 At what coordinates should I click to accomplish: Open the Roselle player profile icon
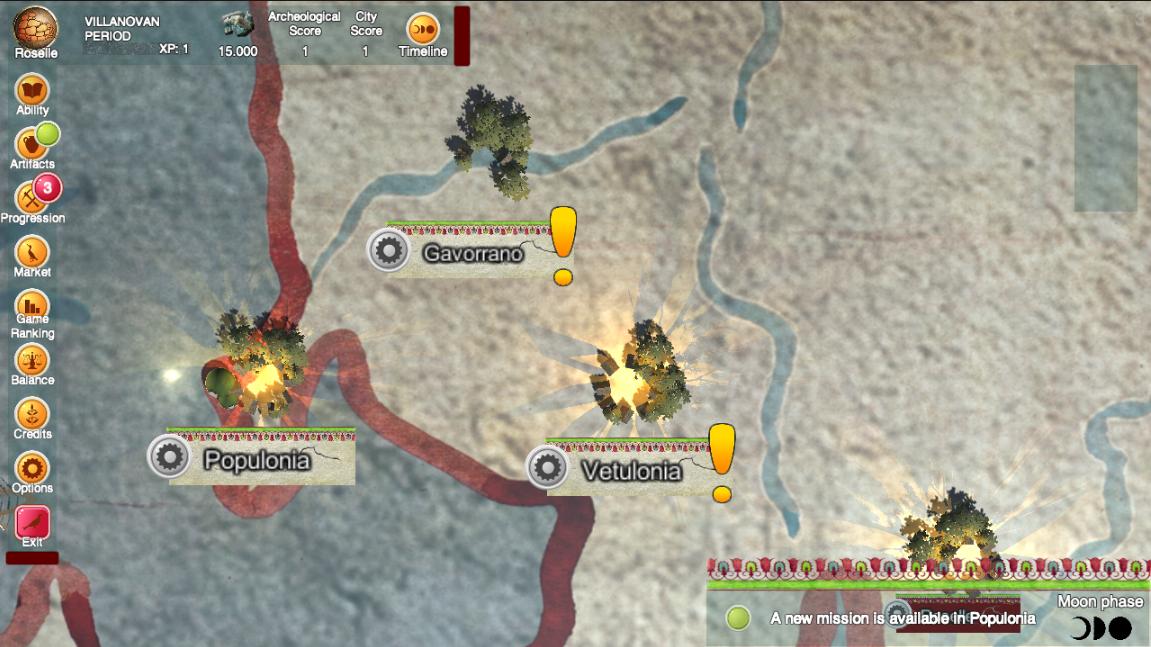35,28
